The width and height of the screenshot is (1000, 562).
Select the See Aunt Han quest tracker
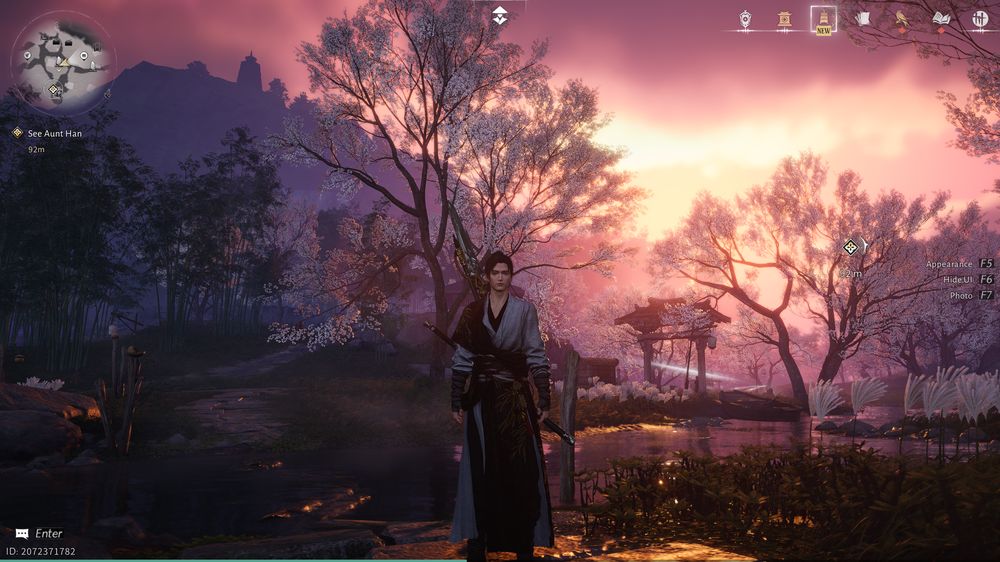(48, 132)
